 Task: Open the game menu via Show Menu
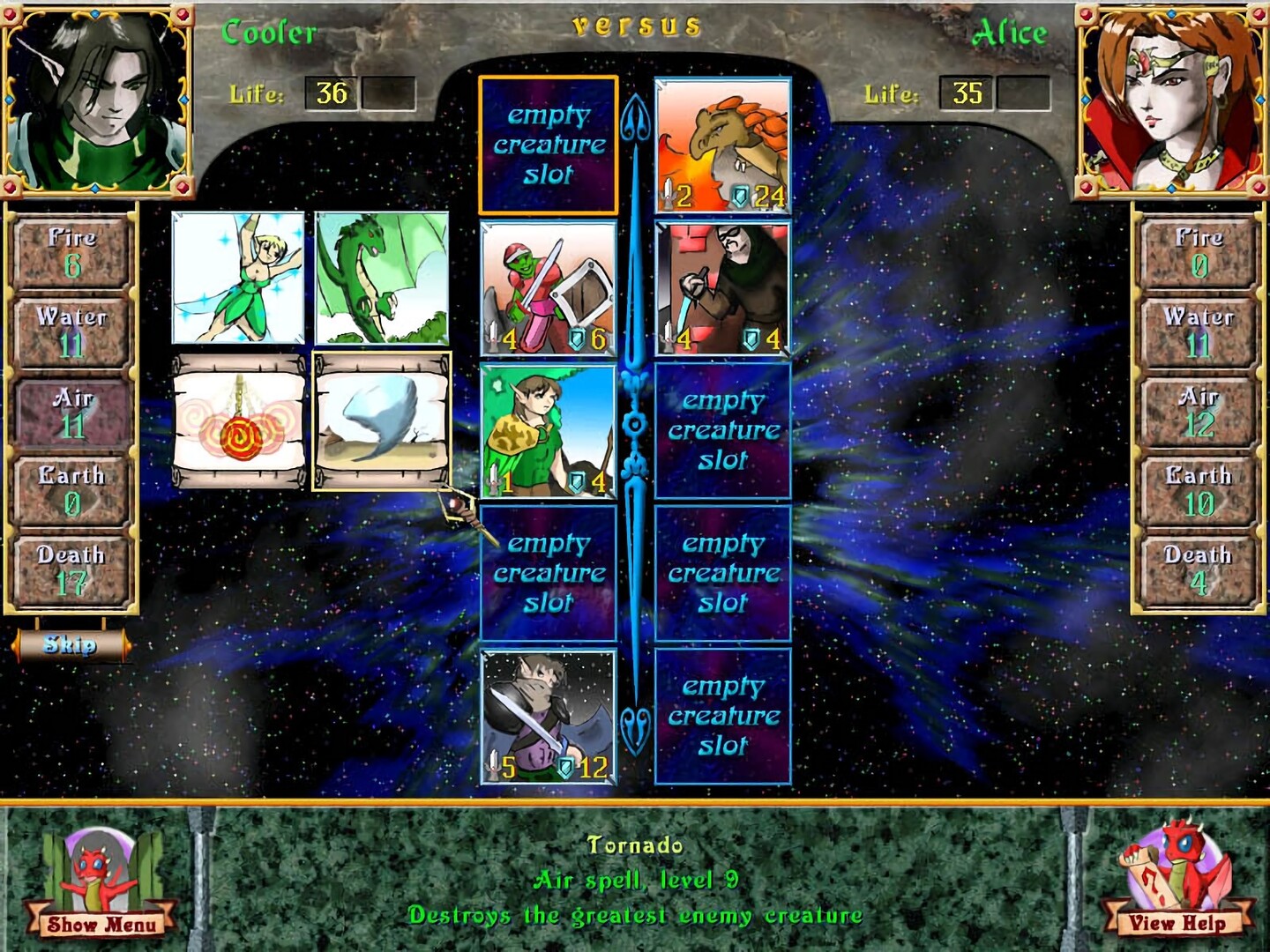[x=93, y=926]
